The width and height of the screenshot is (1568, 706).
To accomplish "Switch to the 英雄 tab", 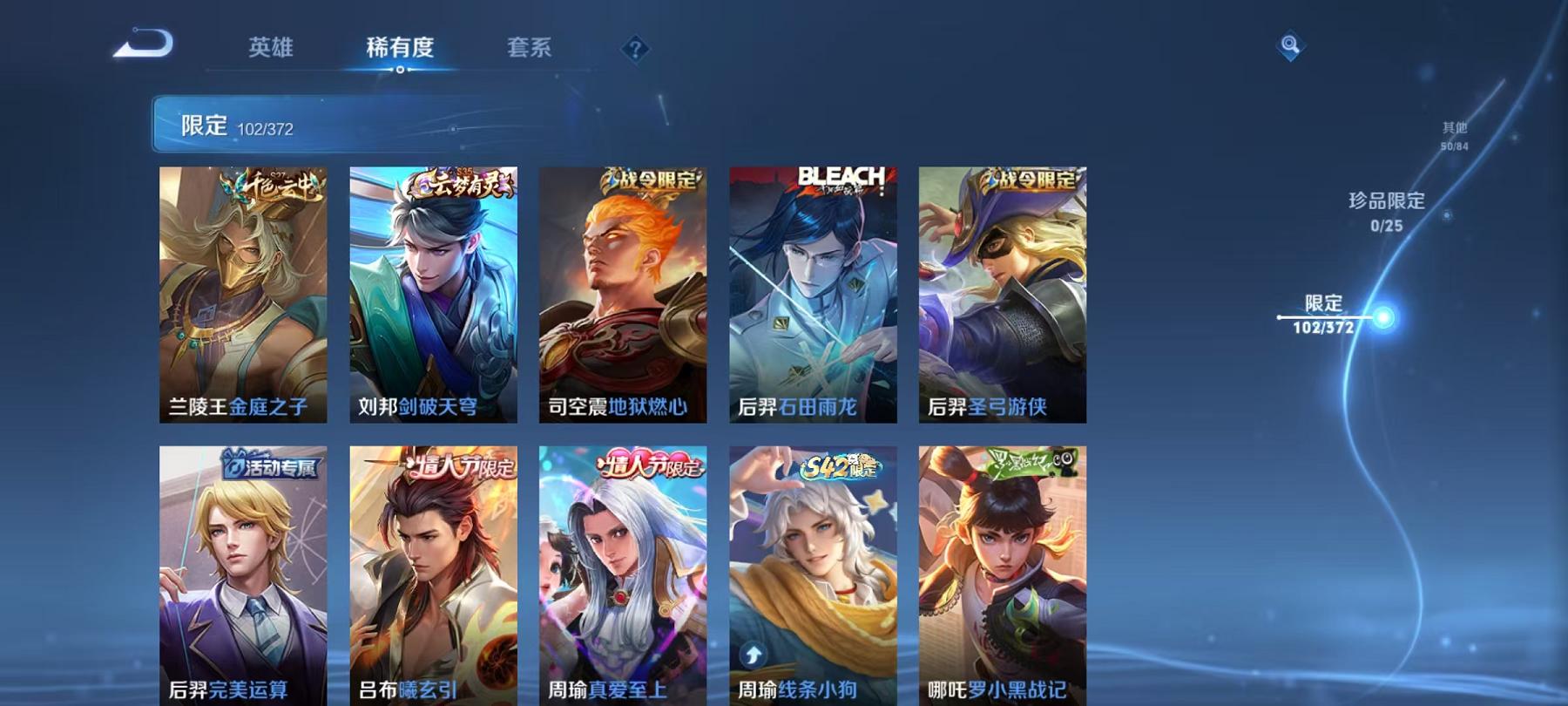I will [269, 50].
